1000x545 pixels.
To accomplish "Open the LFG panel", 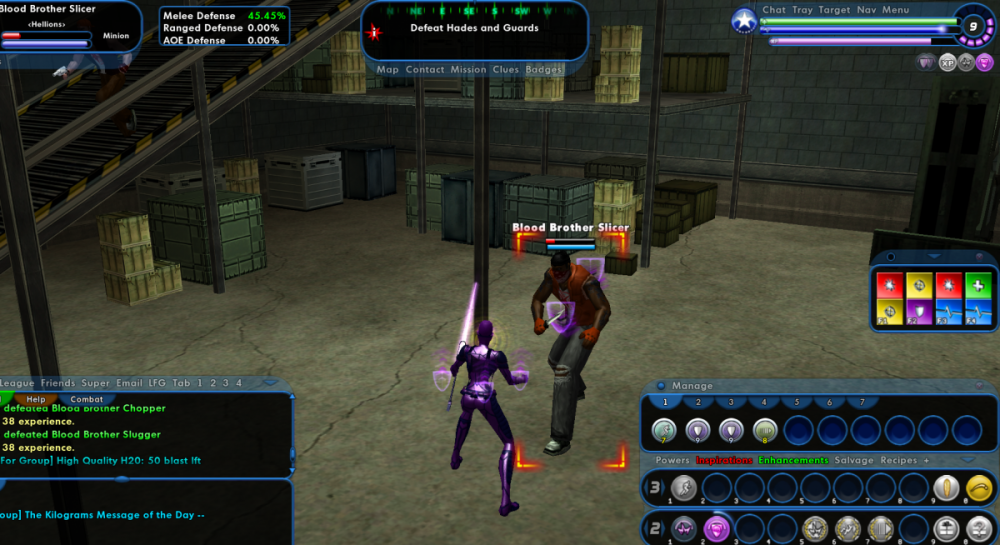I will coord(157,383).
